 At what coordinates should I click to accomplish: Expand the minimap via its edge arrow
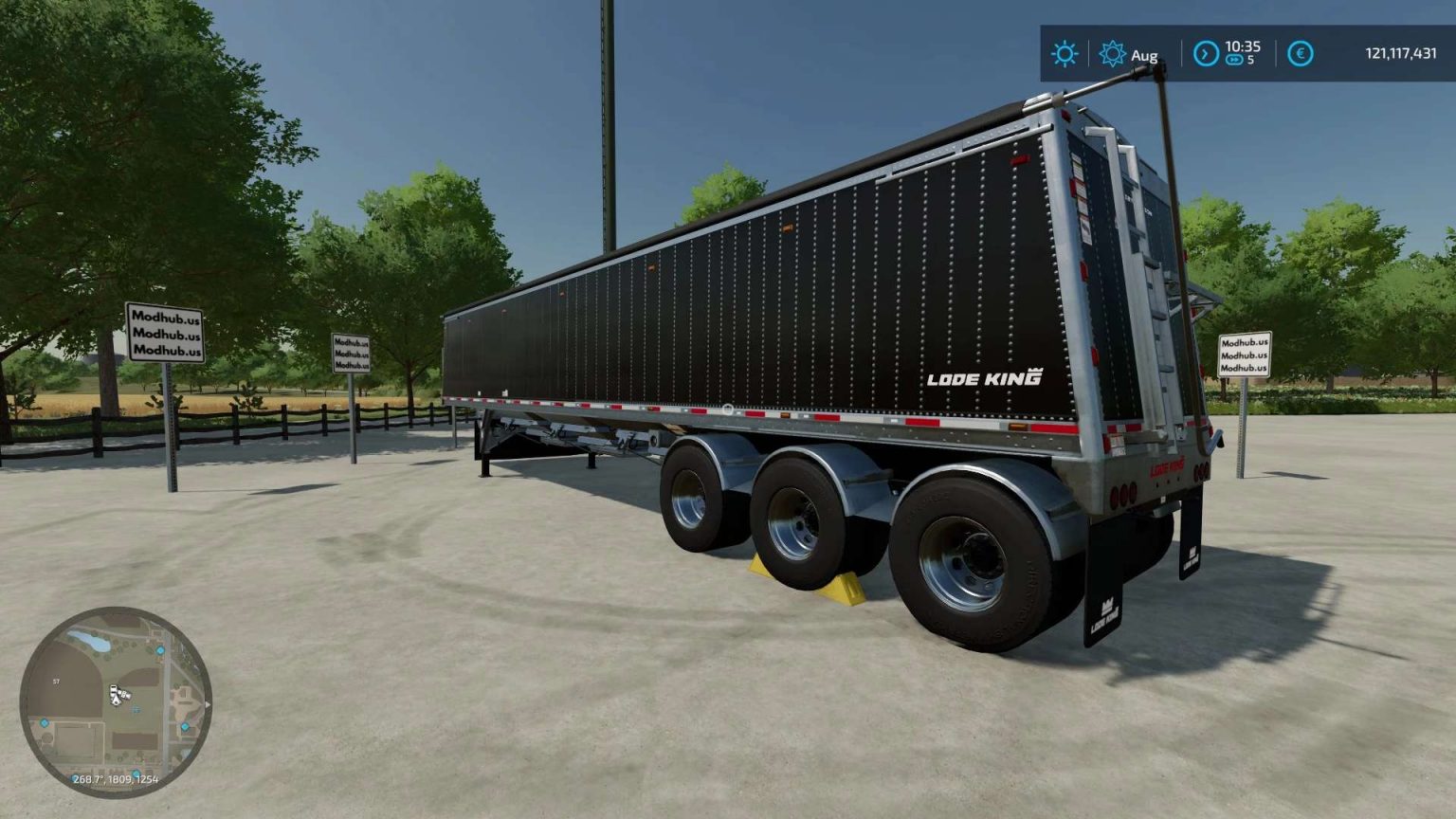208,704
